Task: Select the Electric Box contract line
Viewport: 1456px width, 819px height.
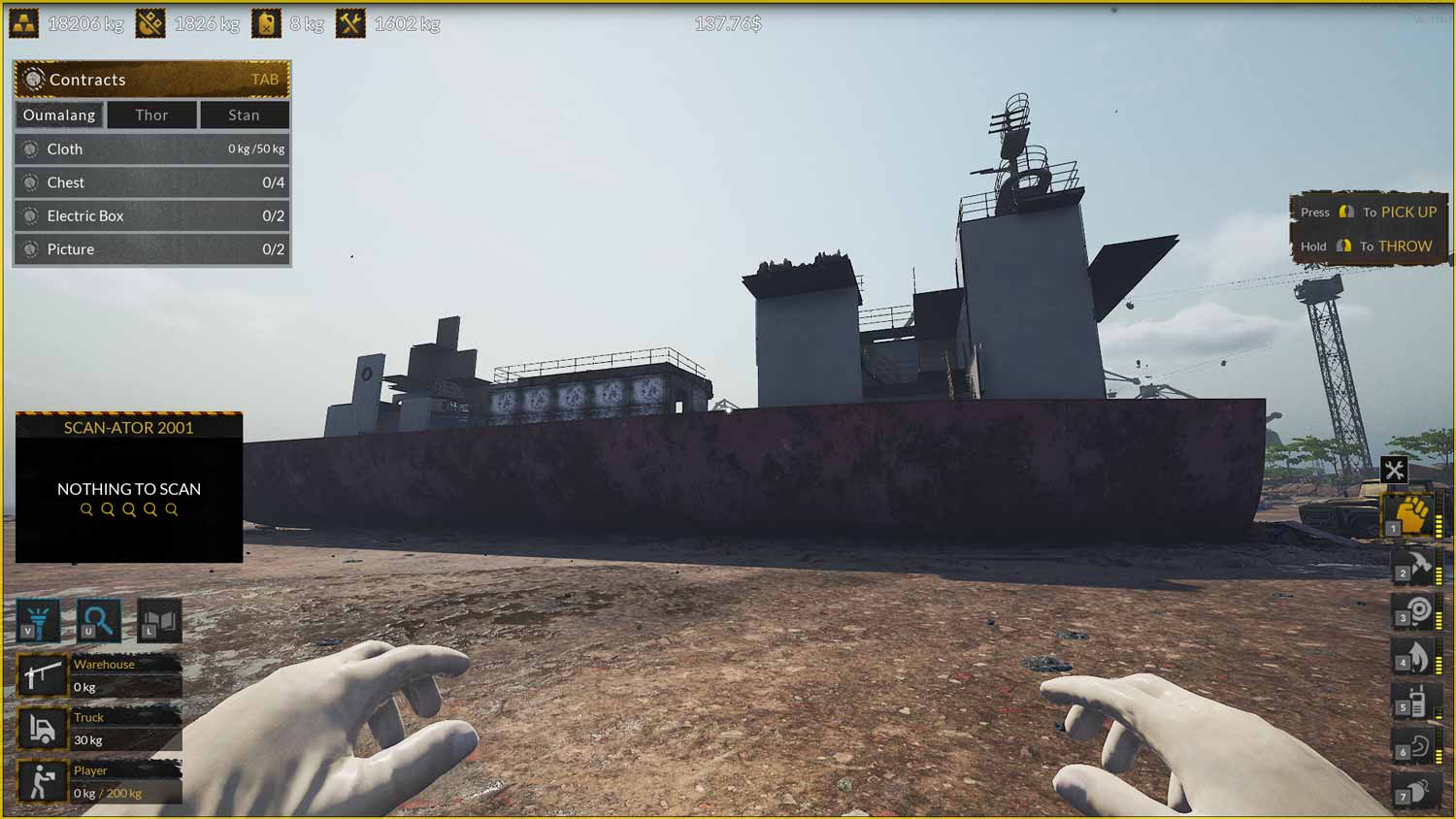Action: 151,215
